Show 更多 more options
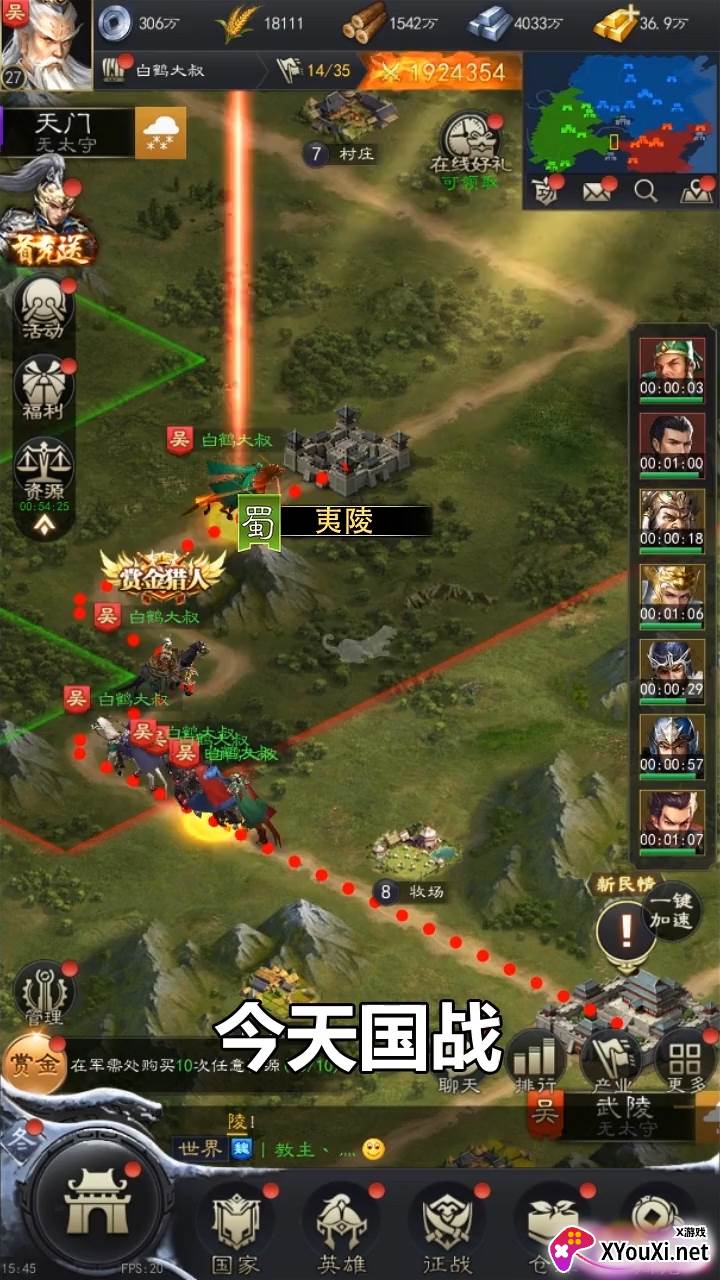Image resolution: width=720 pixels, height=1280 pixels. pyautogui.click(x=685, y=1062)
